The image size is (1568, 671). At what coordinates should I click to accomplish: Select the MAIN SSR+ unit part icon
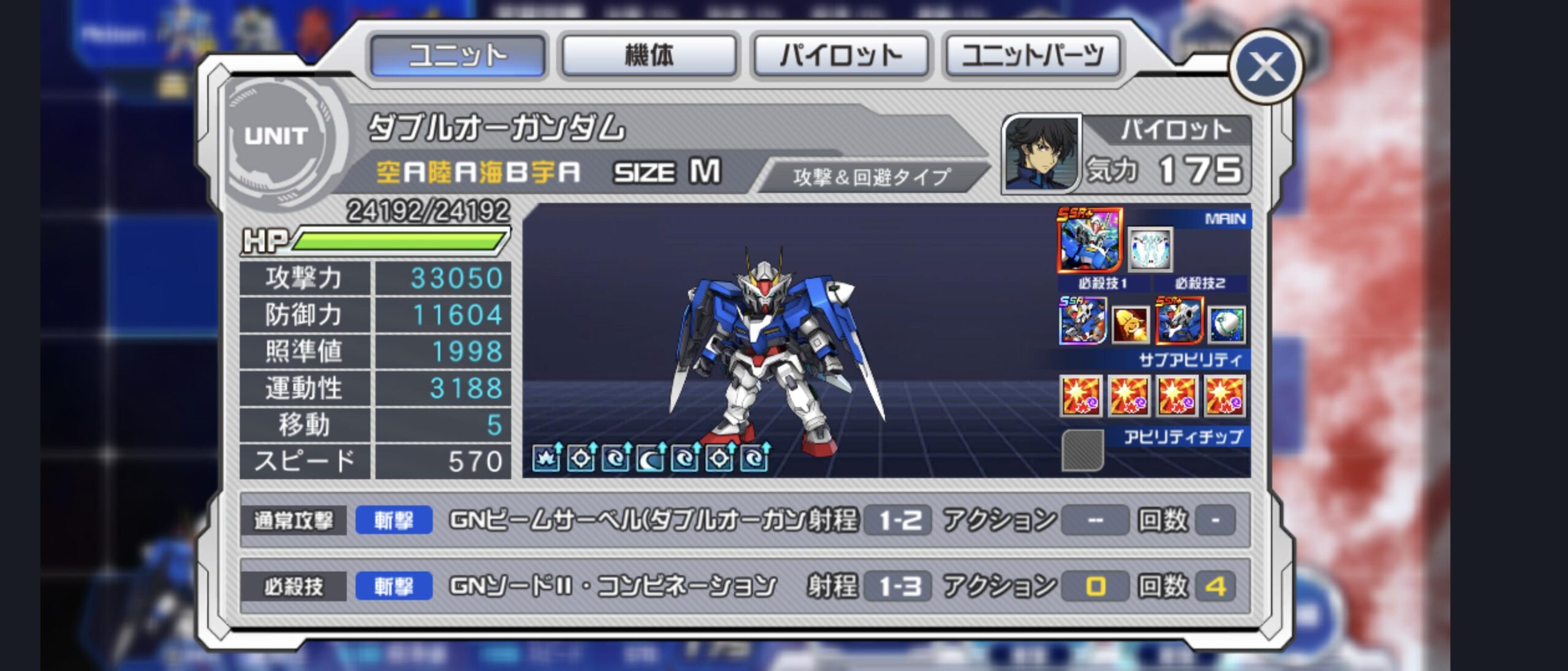pos(1089,240)
